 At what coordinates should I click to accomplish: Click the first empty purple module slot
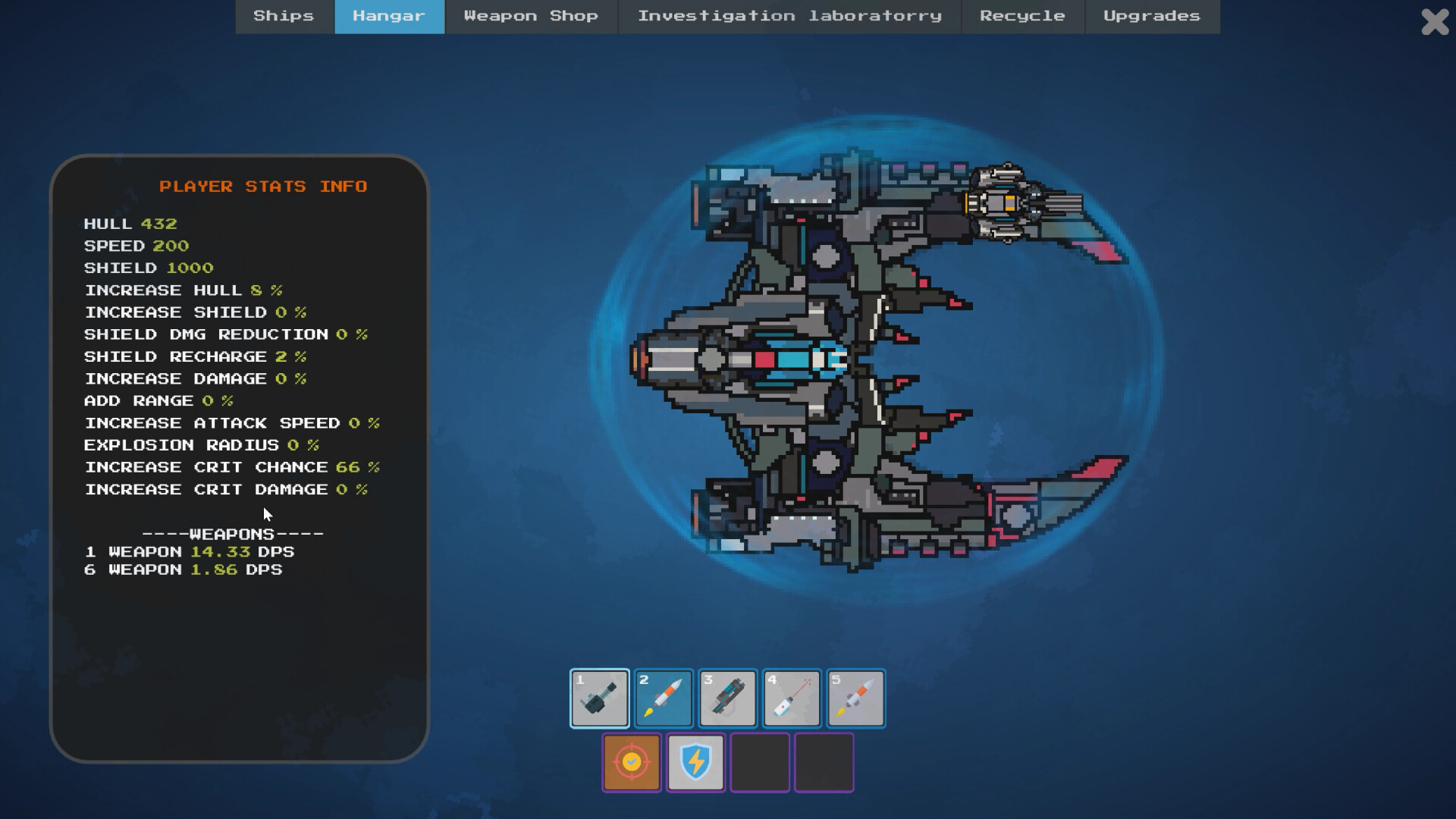tap(760, 762)
